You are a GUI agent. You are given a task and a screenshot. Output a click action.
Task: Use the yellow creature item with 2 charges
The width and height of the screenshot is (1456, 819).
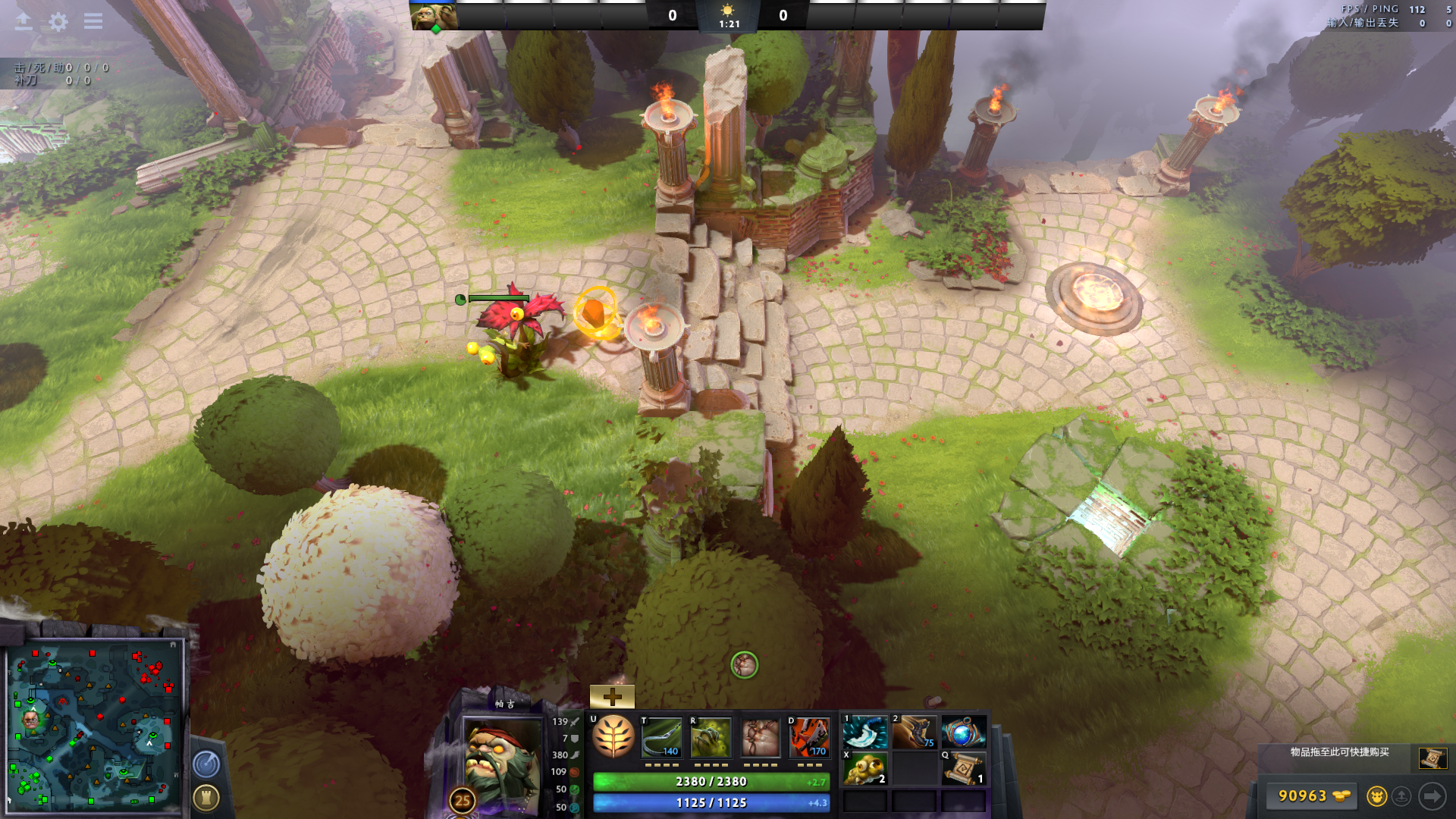(864, 768)
